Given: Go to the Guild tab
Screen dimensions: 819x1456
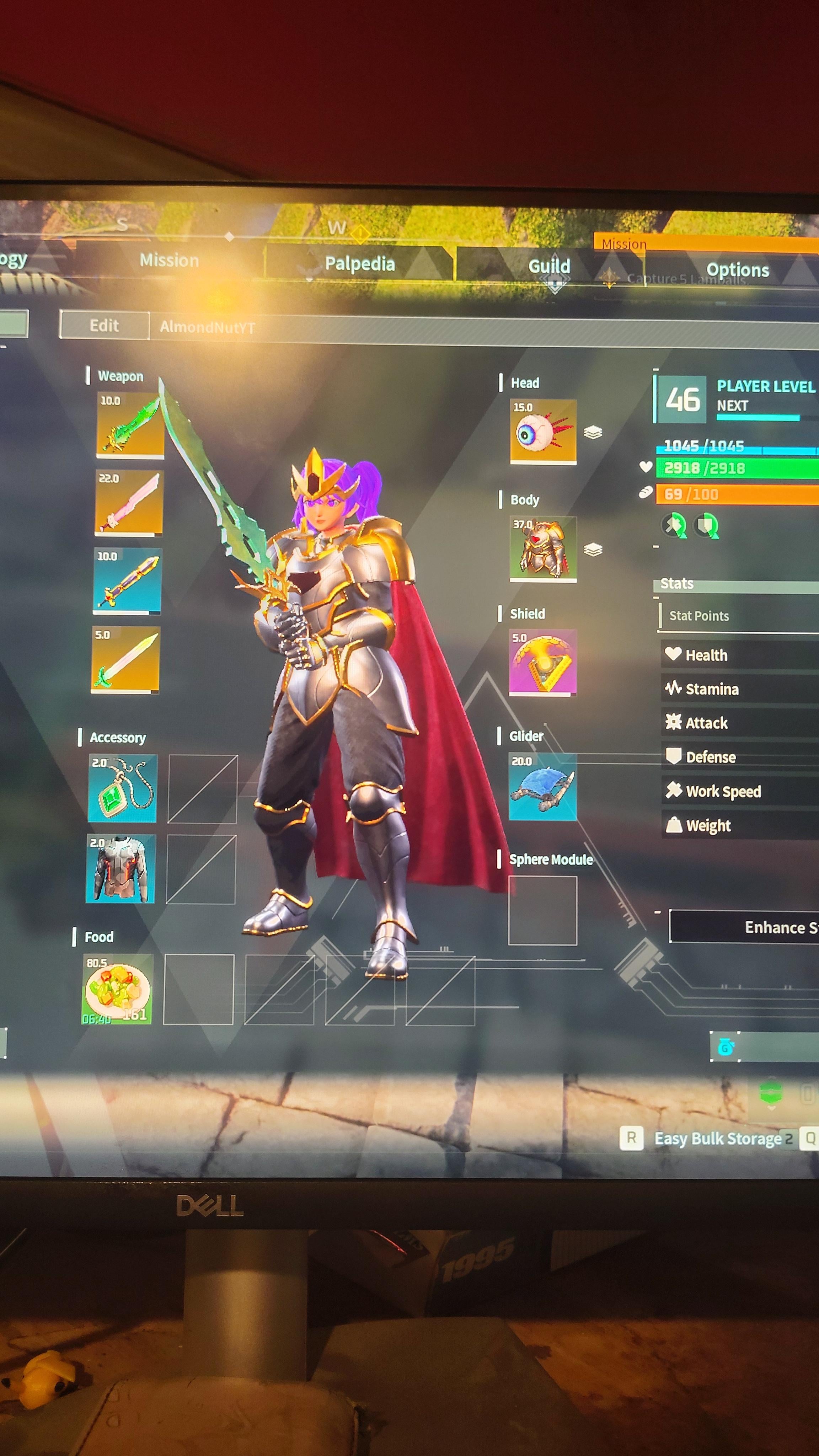Looking at the screenshot, I should tap(549, 266).
